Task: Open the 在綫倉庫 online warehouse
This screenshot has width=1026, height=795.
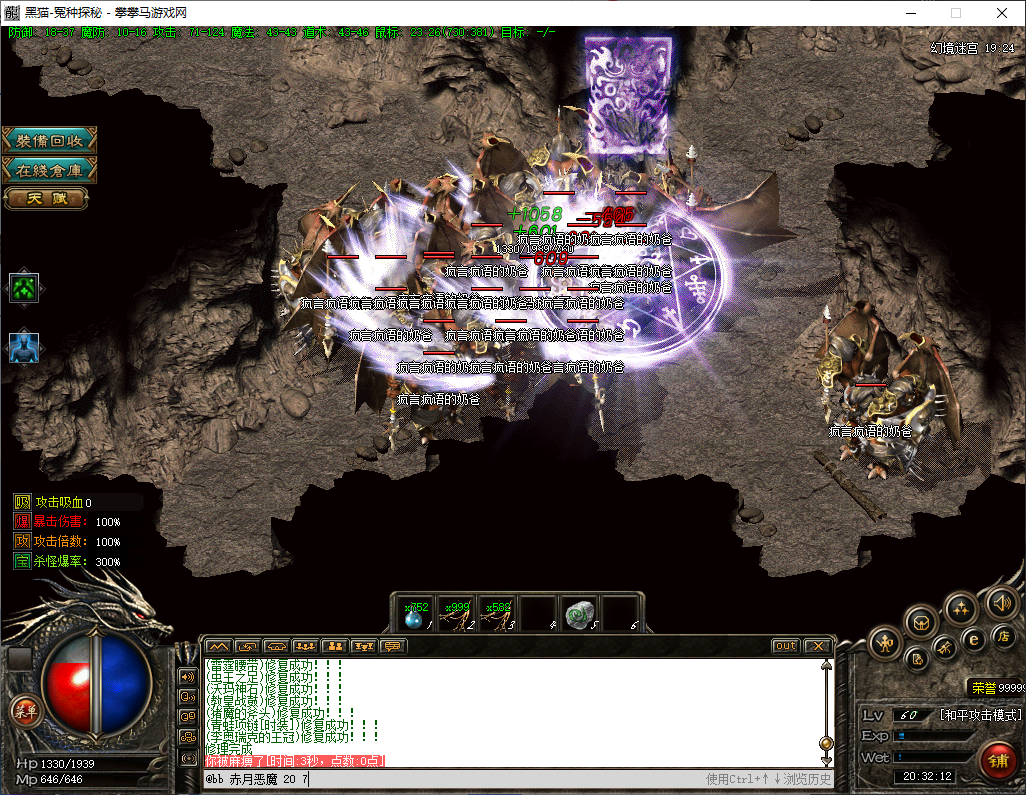Action: (x=49, y=170)
